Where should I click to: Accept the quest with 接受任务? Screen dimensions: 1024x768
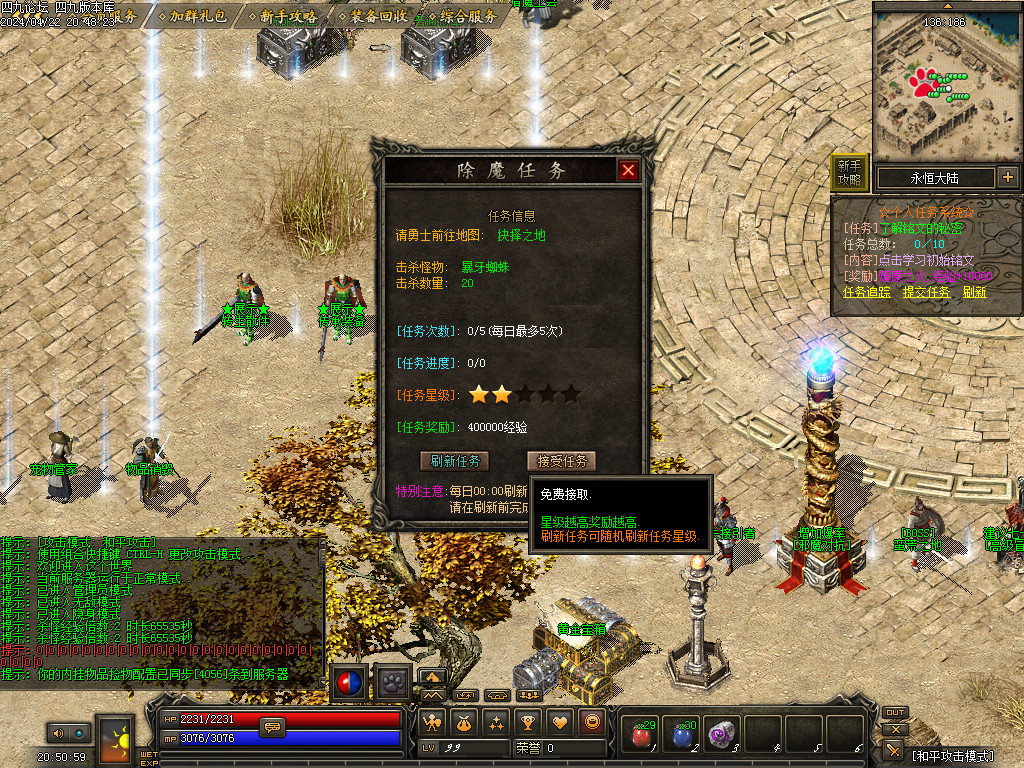[x=561, y=461]
